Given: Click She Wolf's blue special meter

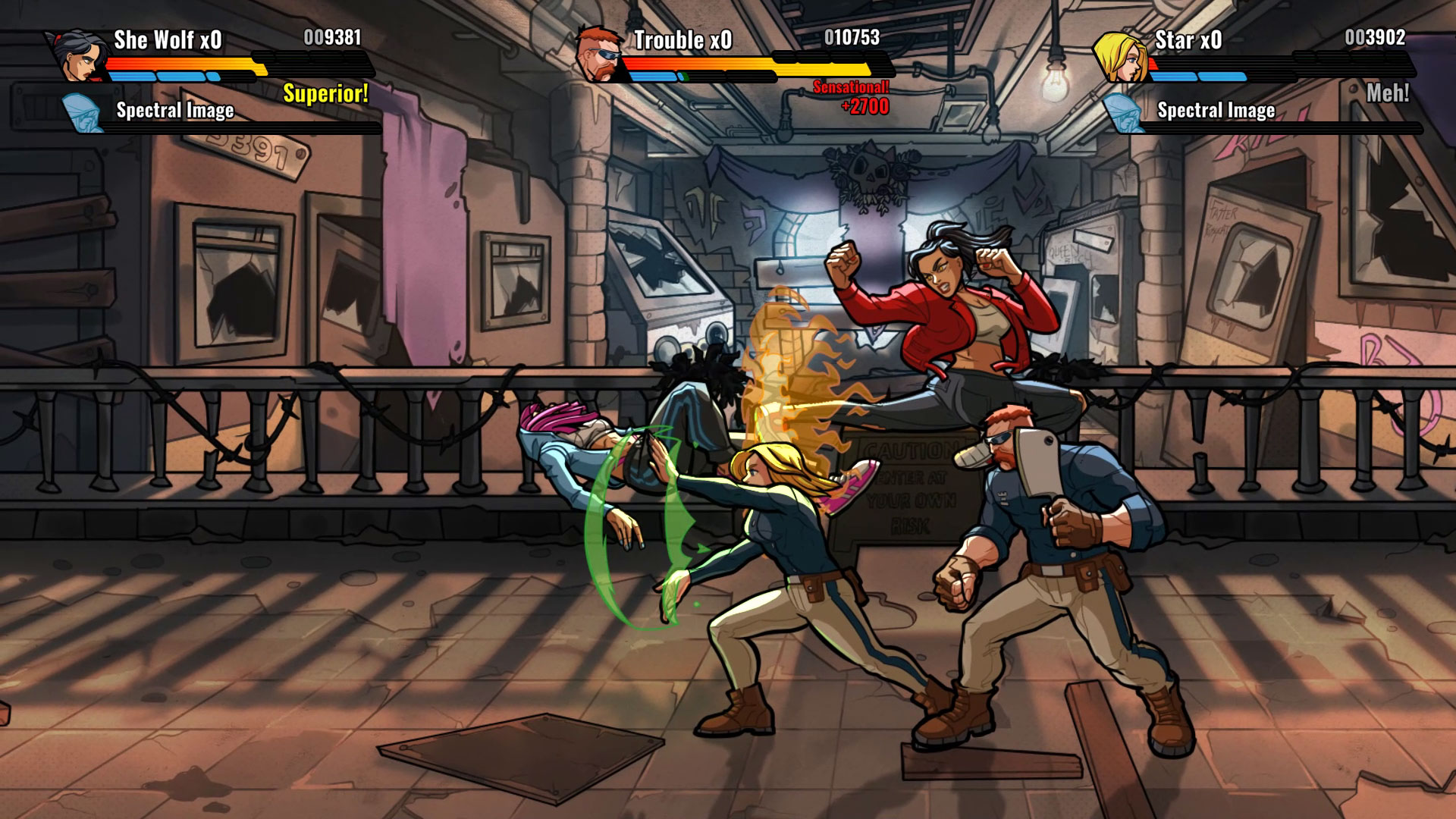Looking at the screenshot, I should coord(159,77).
